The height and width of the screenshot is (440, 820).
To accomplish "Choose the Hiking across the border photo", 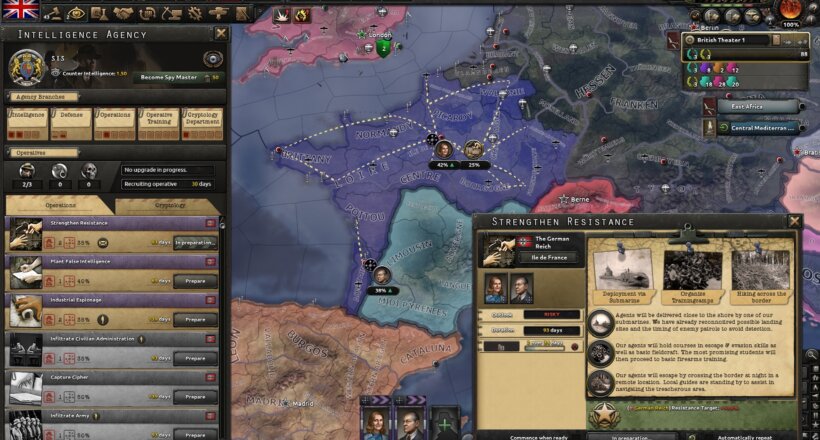I will 761,271.
